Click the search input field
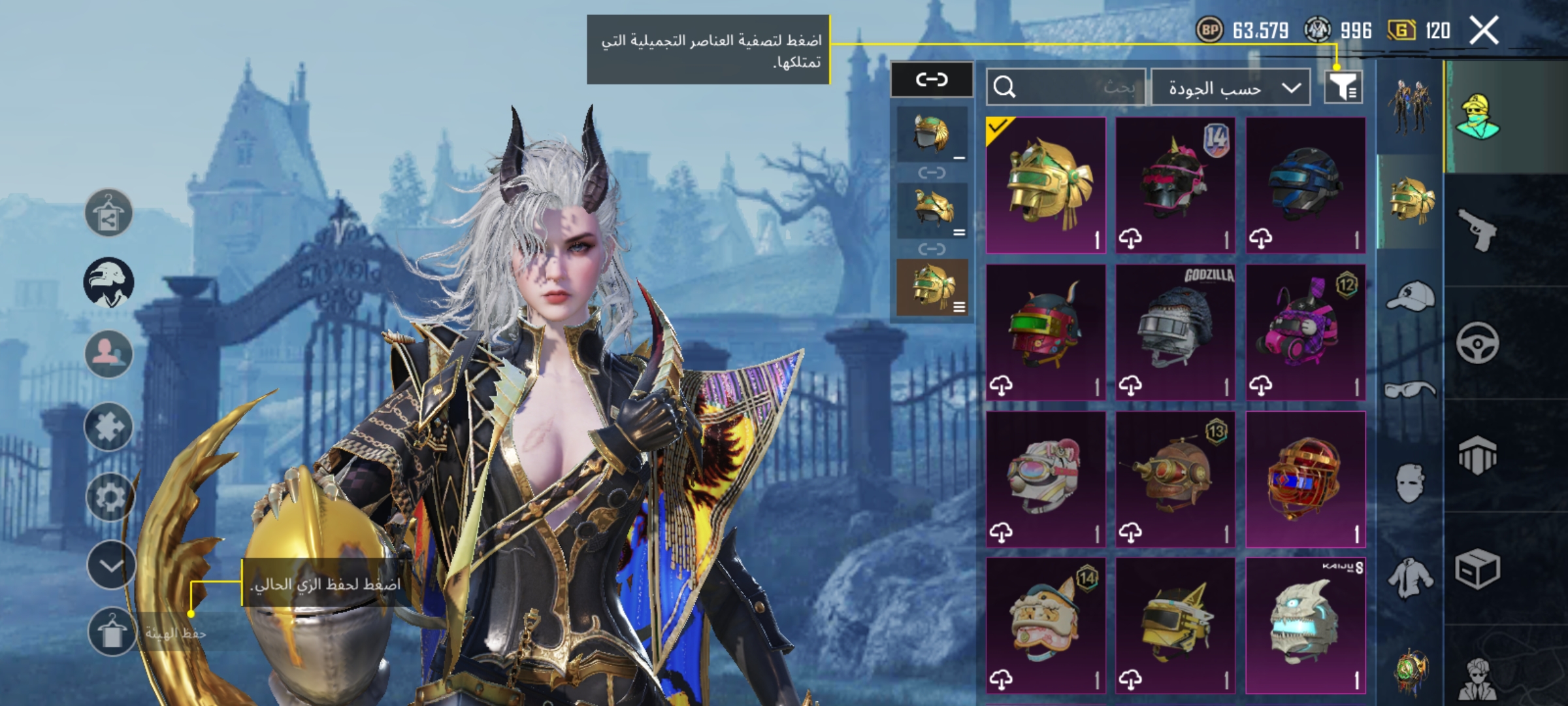Screen dimensions: 1568x706 pos(1066,87)
